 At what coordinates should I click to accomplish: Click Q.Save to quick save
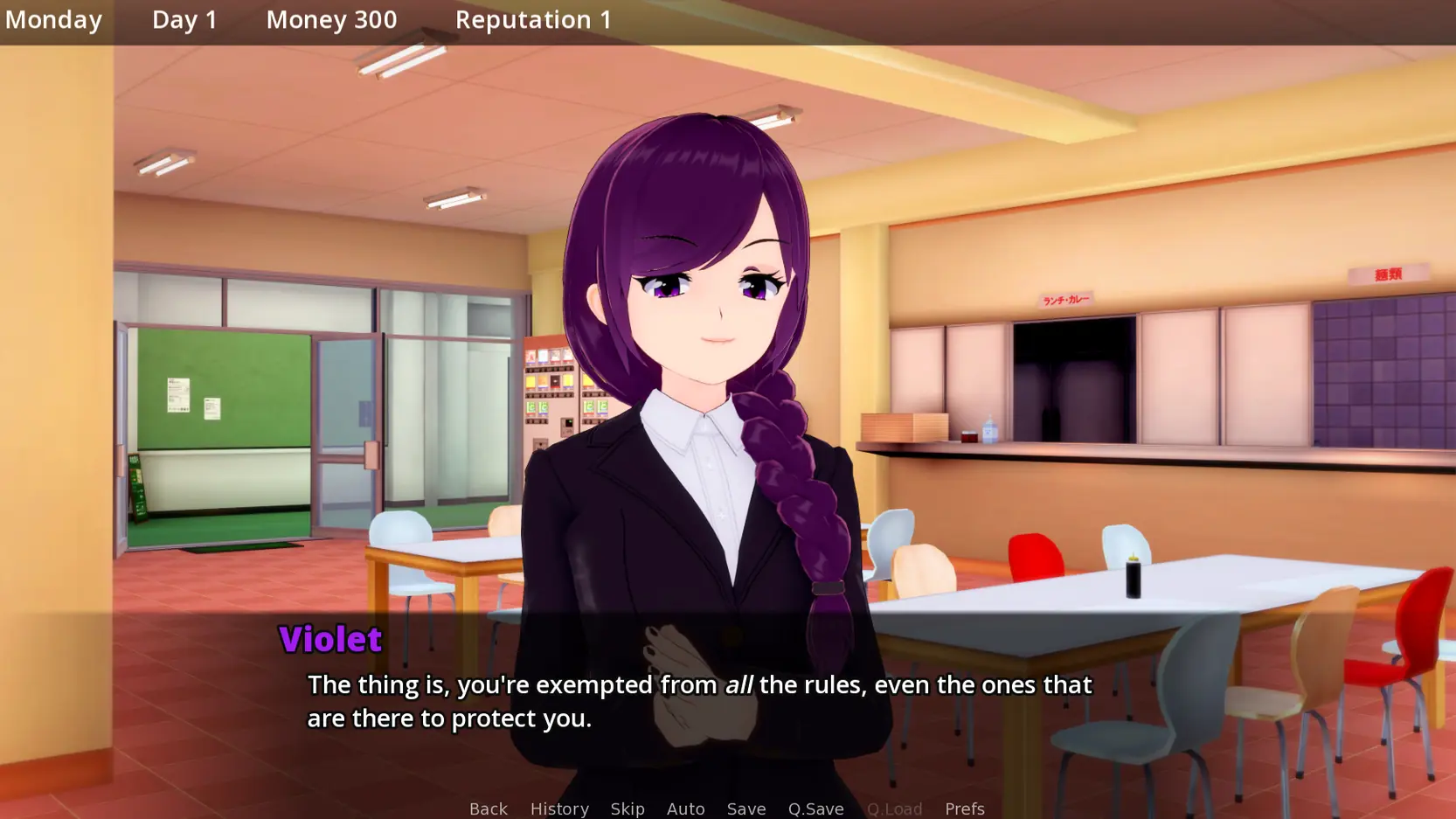tap(815, 809)
